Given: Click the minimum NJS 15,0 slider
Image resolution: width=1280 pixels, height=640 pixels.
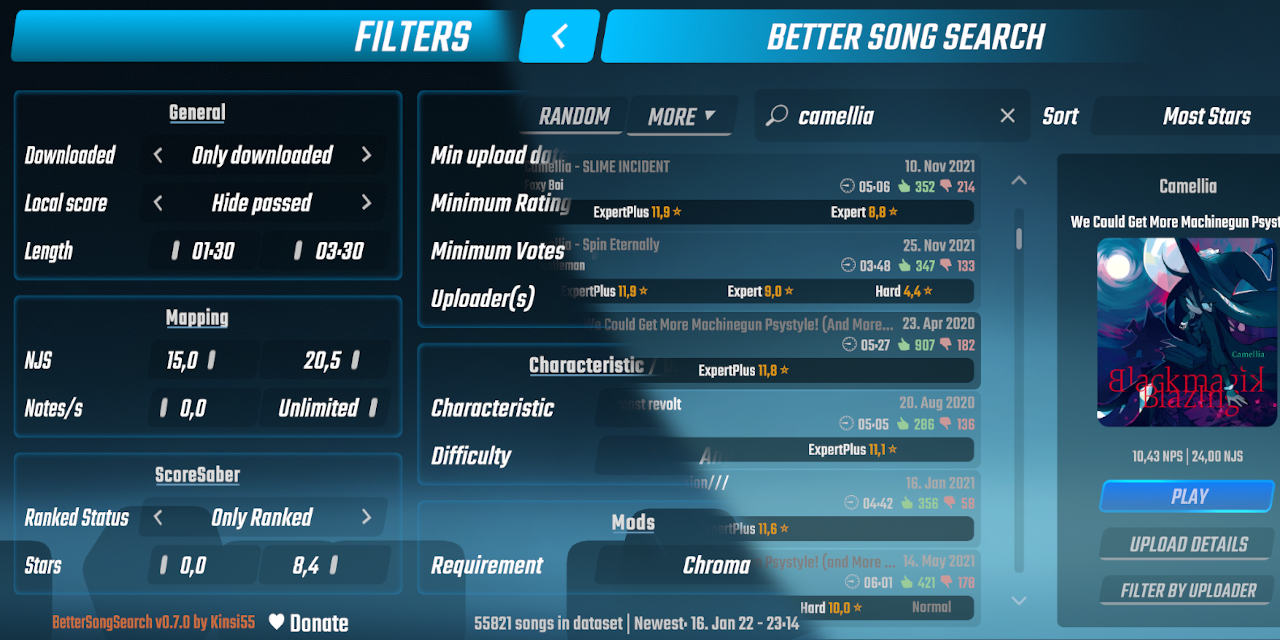Looking at the screenshot, I should (194, 361).
